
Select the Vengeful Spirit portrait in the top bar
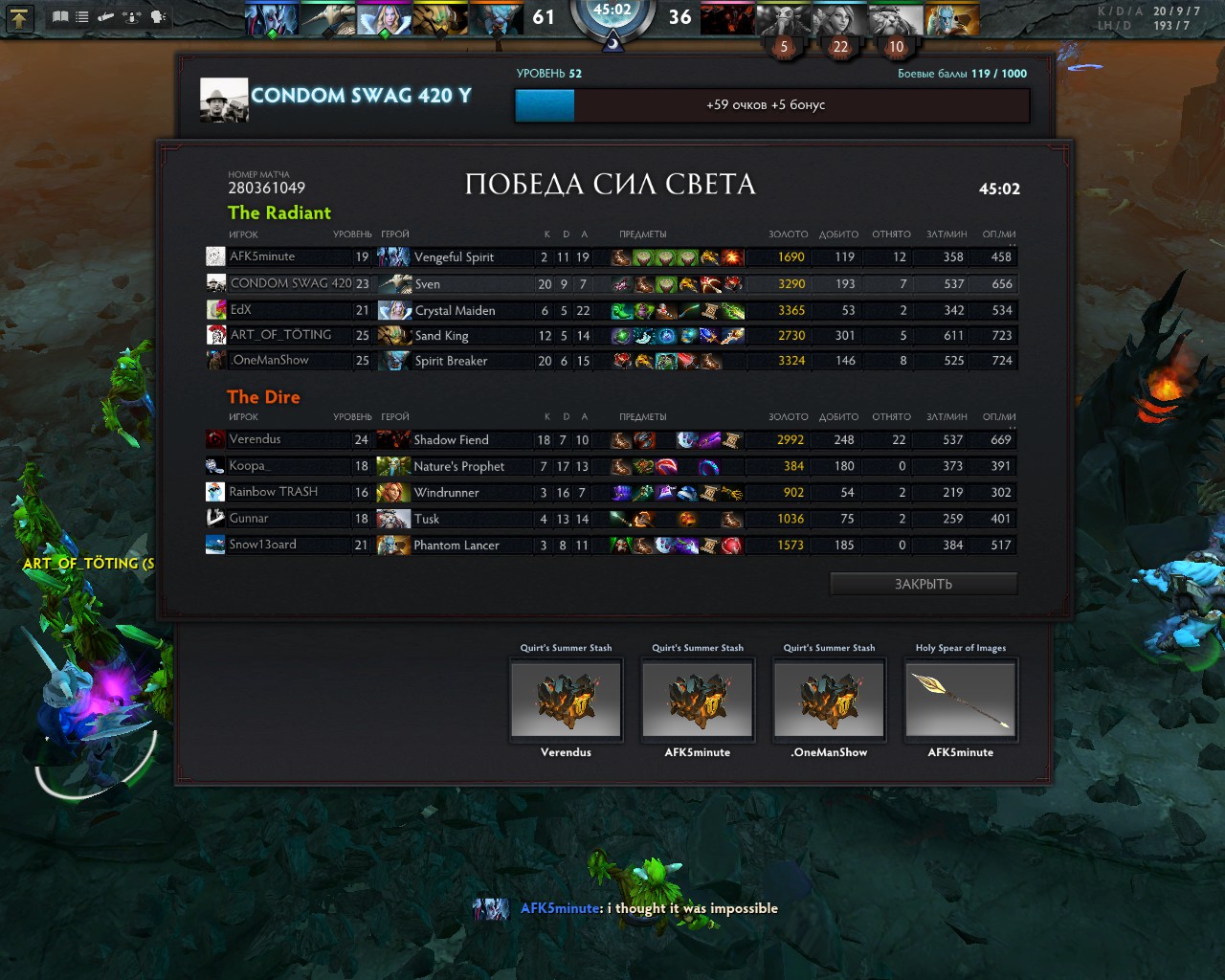(x=272, y=19)
